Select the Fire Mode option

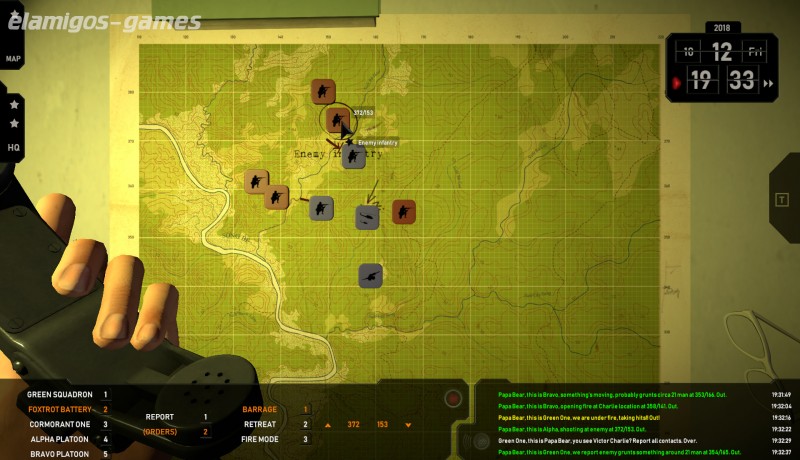point(261,439)
